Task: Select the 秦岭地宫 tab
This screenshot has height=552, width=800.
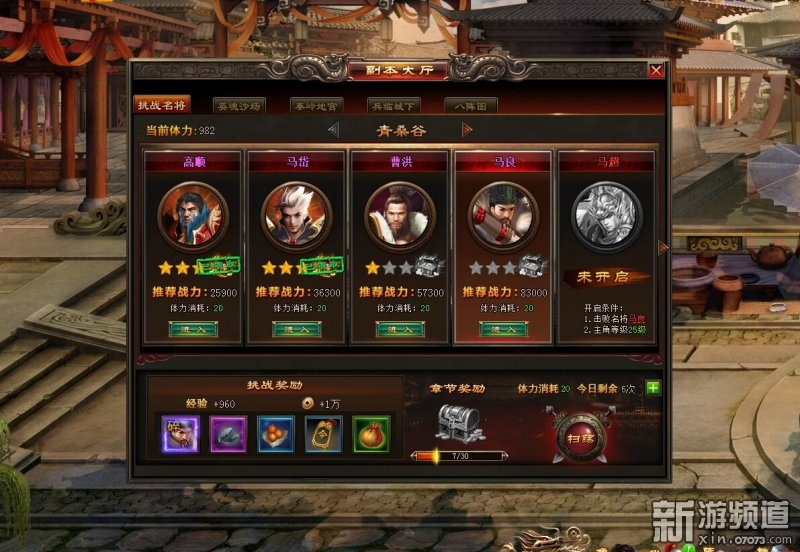Action: (x=317, y=105)
